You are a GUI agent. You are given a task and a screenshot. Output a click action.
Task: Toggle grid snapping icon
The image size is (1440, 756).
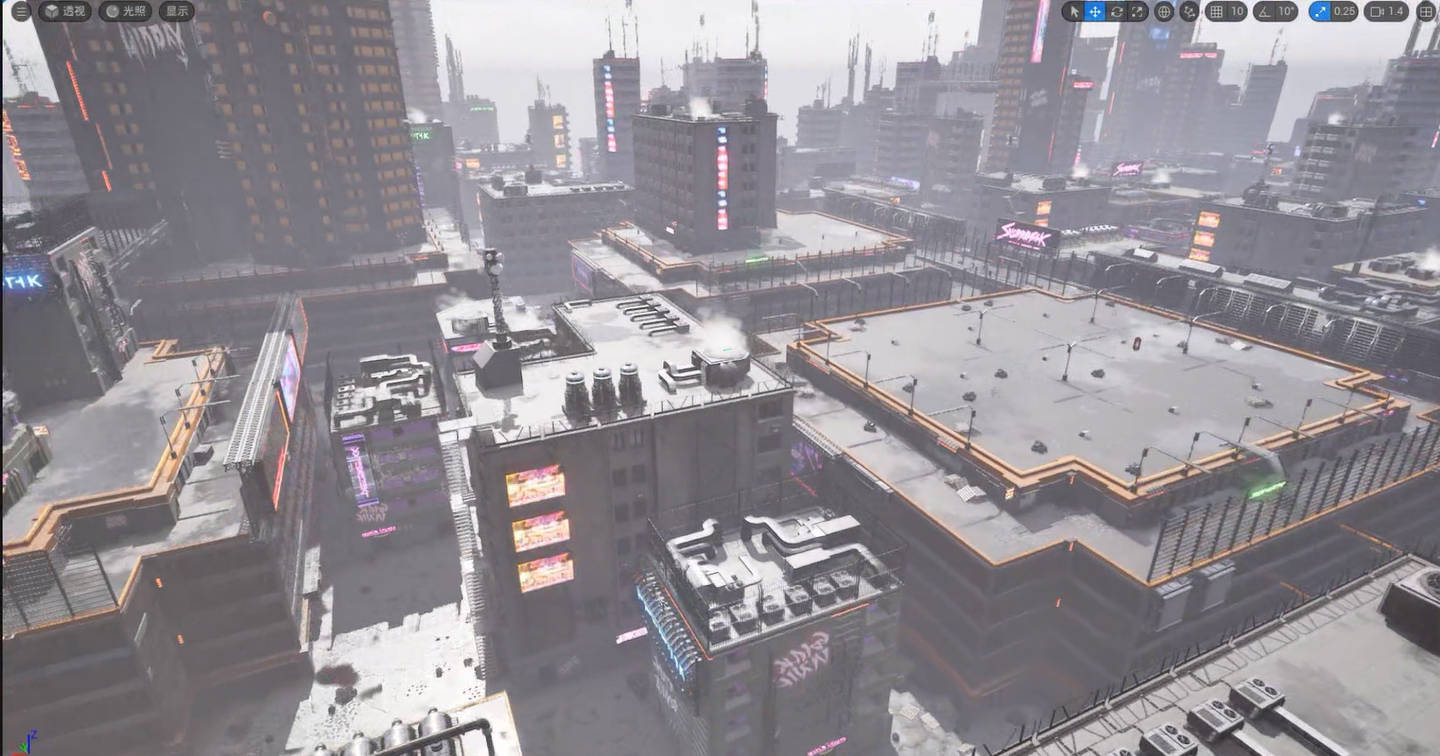coord(1216,12)
